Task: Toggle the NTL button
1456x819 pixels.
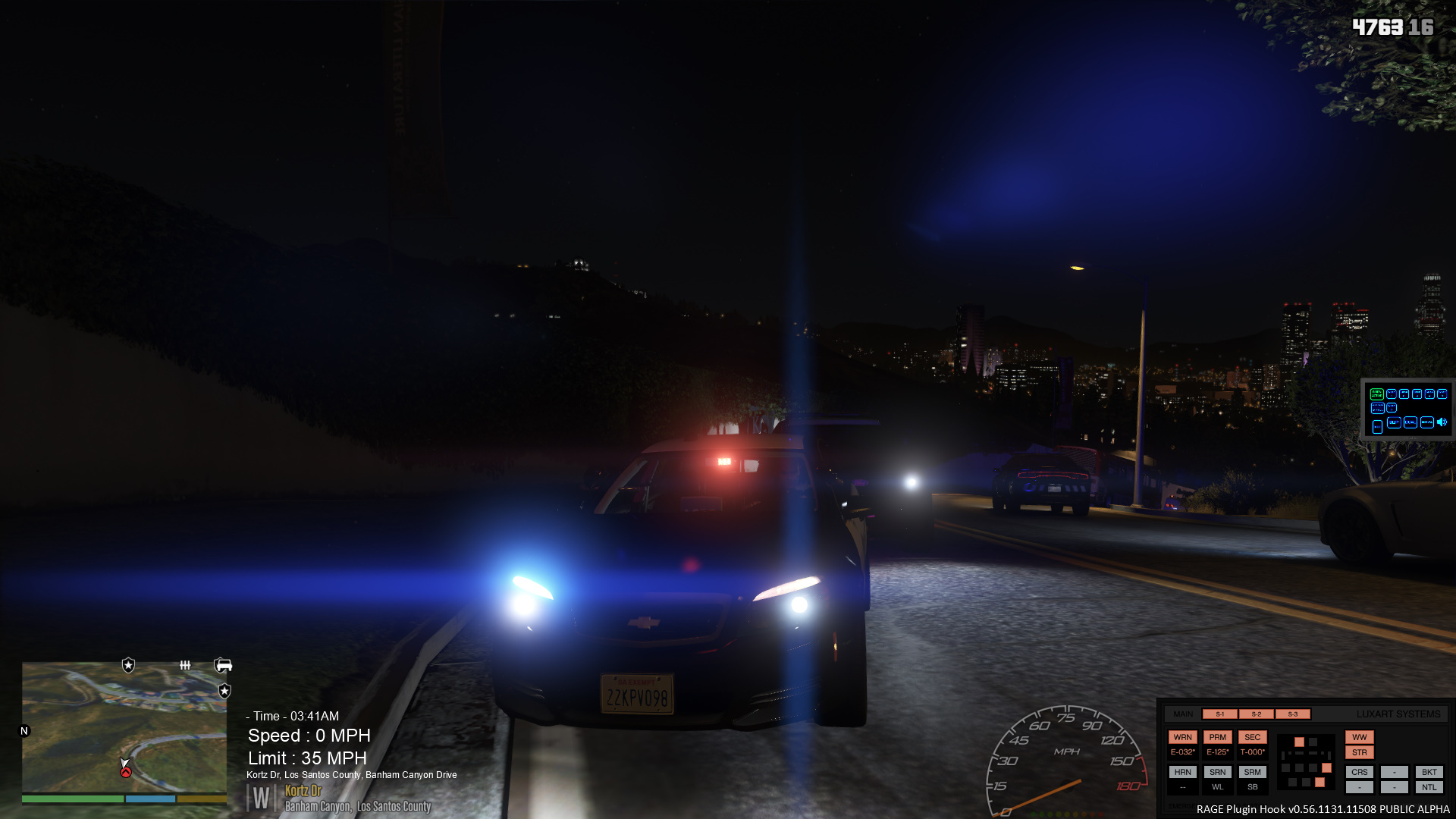Action: coord(1429,787)
